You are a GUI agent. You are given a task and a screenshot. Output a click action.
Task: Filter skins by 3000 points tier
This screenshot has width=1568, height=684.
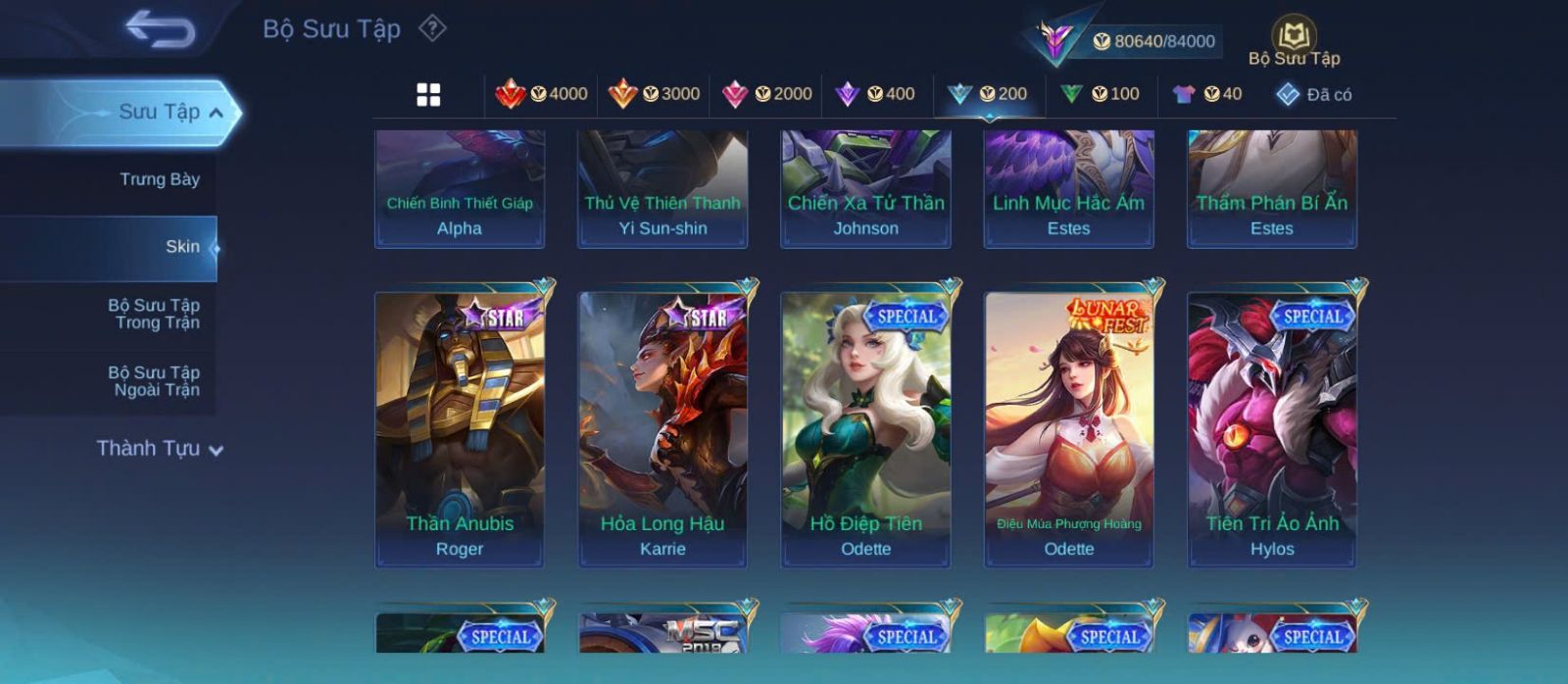coord(655,94)
